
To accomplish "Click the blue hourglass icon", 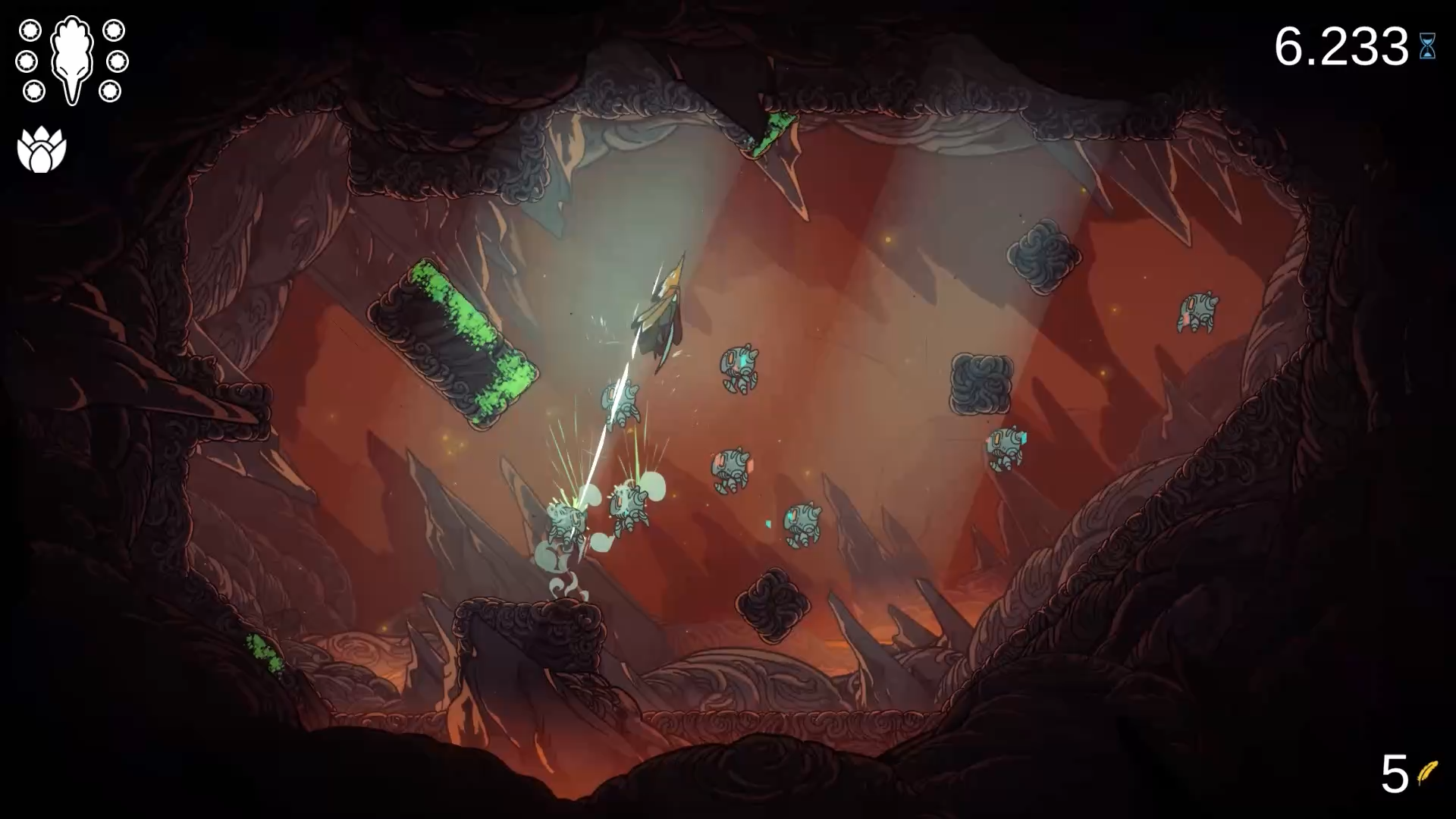I will point(1427,47).
